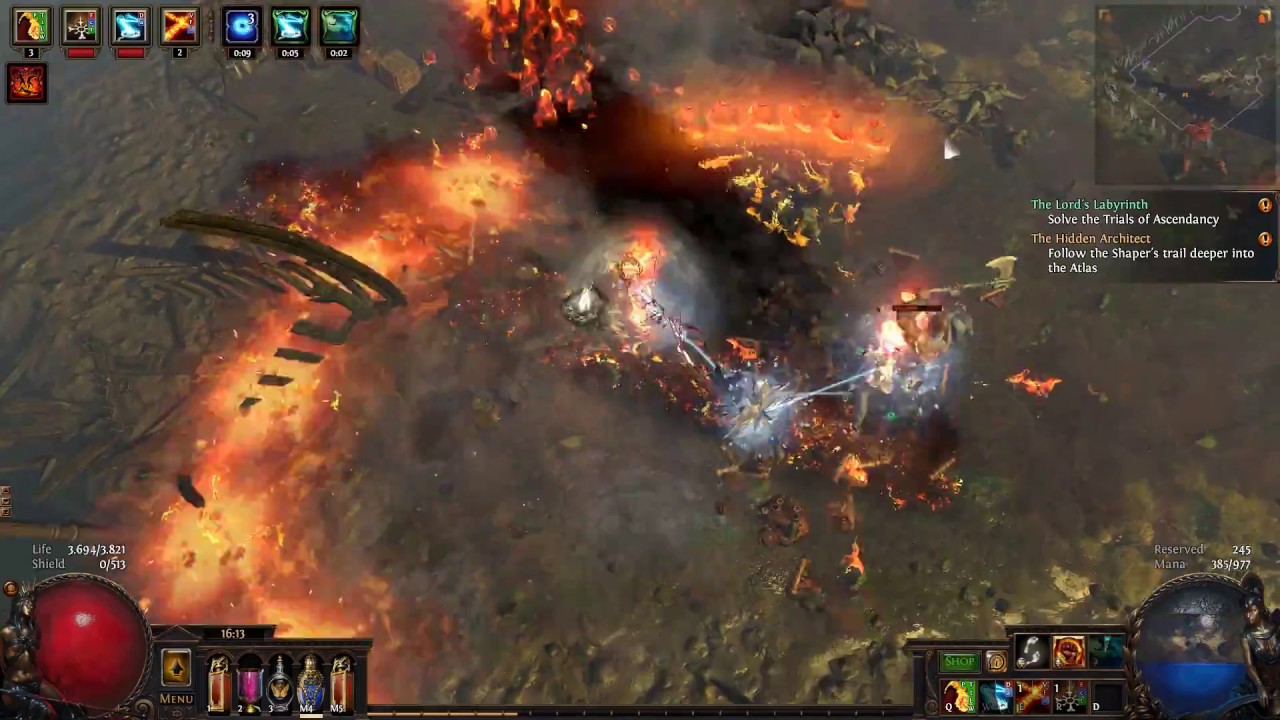Use the red life flask in slot 1
Screen dimensions: 1280x720
tap(218, 684)
